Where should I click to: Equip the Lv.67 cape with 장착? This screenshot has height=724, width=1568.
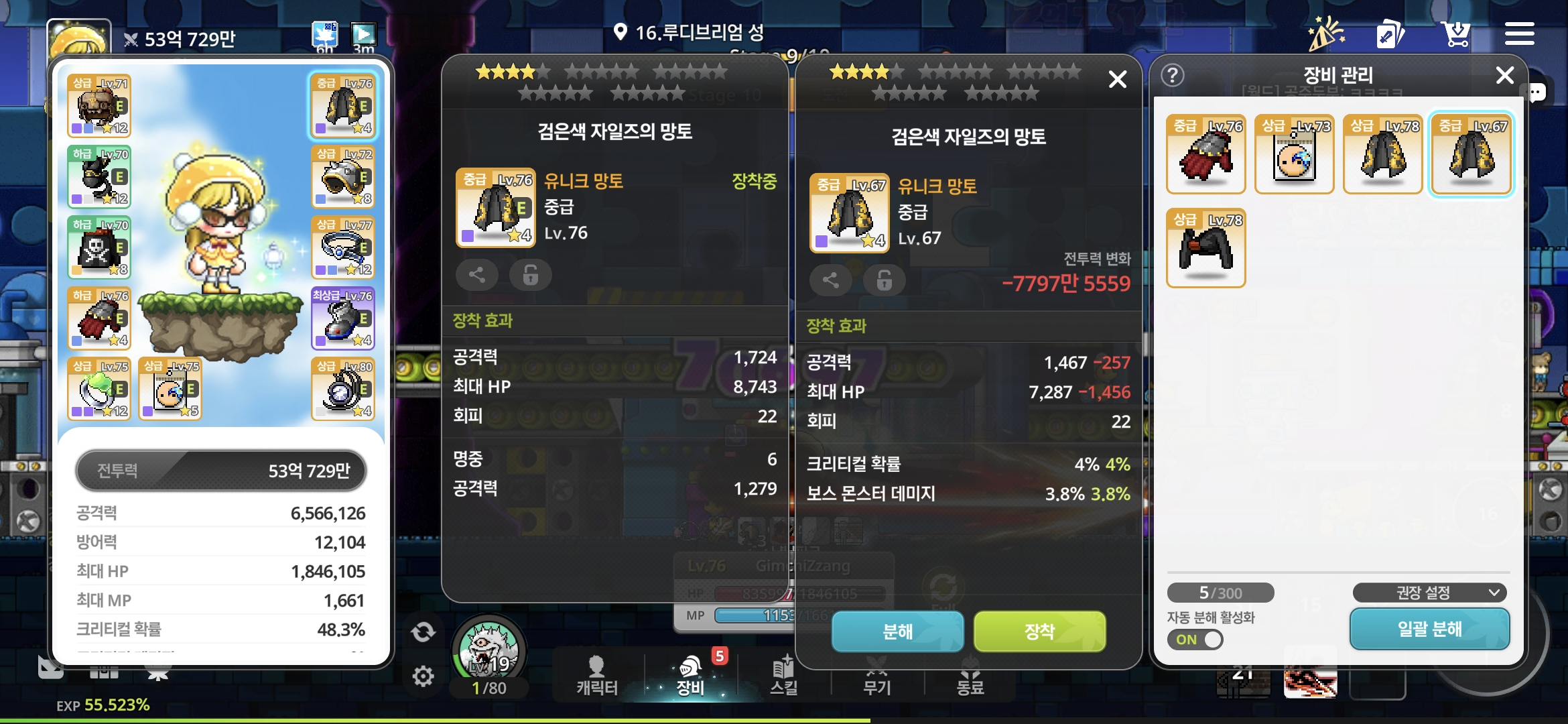(x=1039, y=631)
